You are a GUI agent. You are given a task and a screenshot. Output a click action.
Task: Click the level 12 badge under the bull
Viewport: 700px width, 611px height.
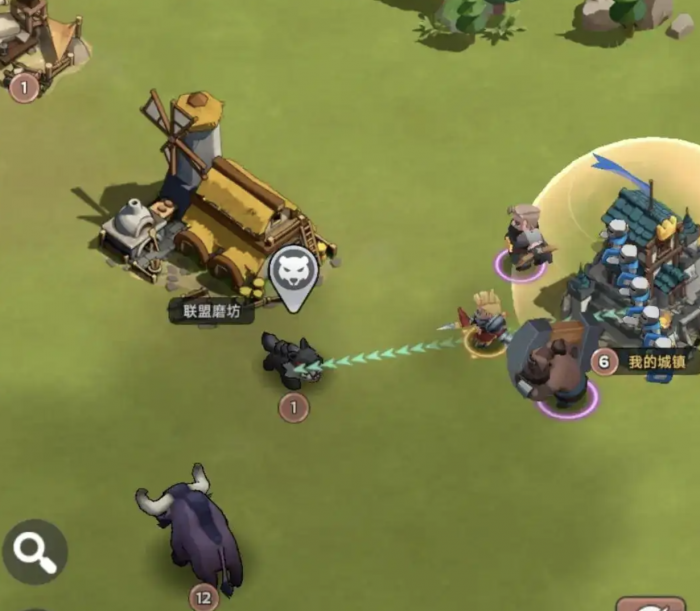[204, 598]
